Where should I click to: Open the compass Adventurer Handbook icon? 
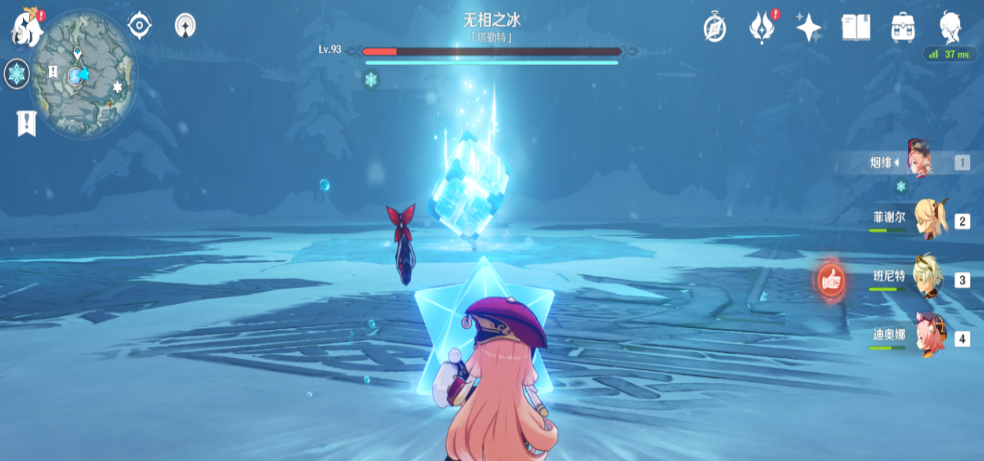click(714, 27)
